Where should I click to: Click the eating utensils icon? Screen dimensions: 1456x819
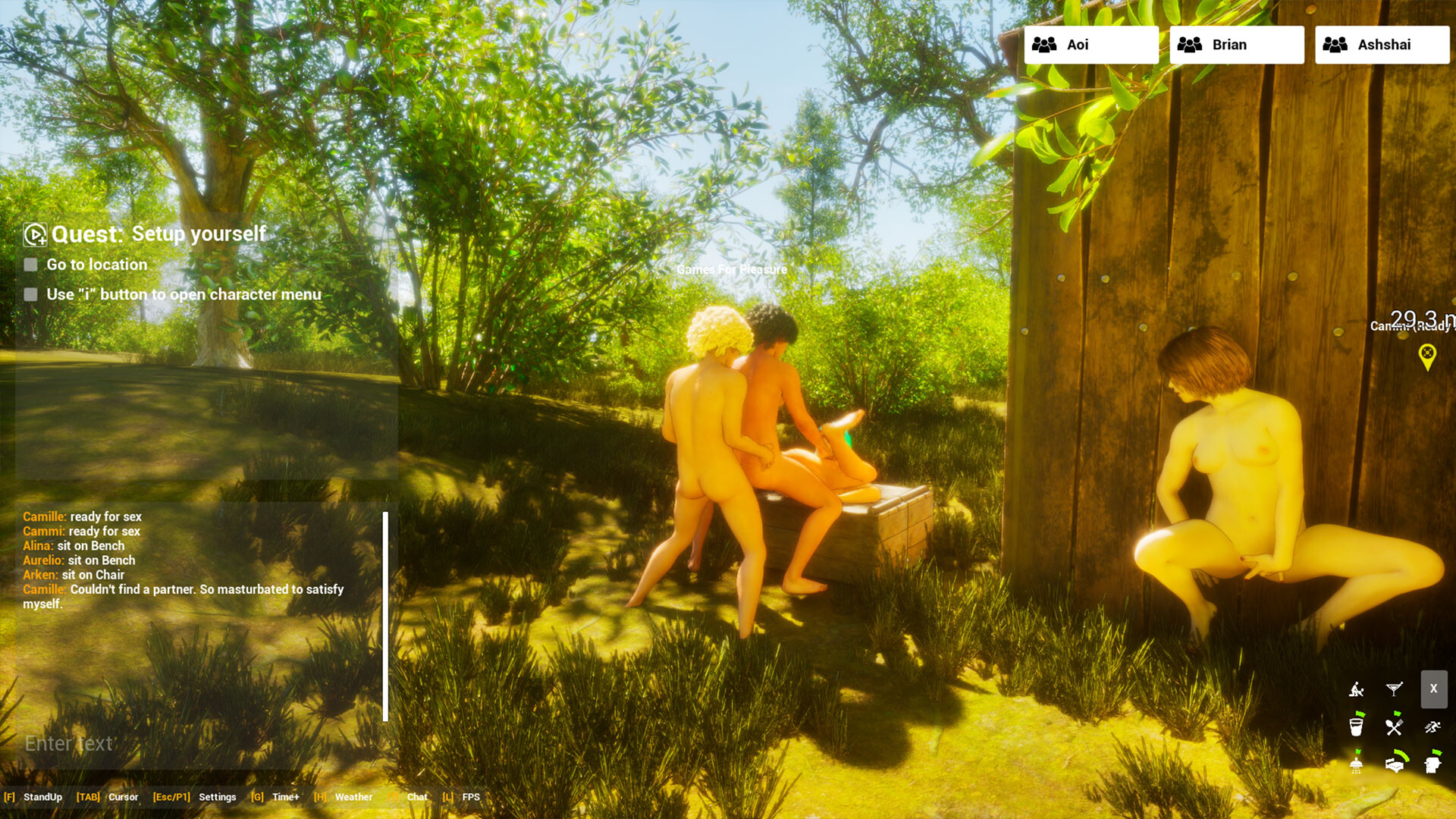coord(1394,726)
